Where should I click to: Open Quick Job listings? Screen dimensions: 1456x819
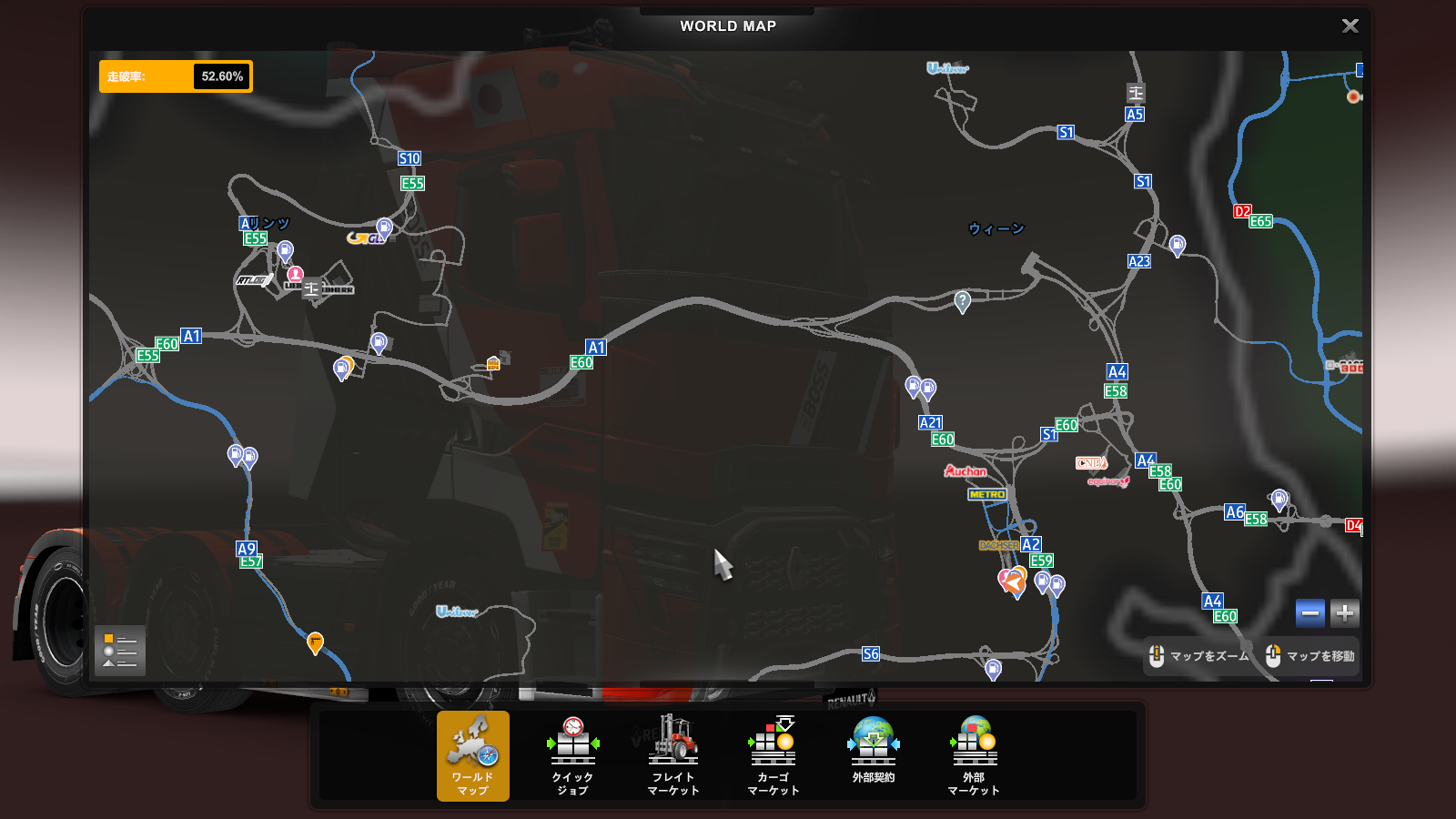pyautogui.click(x=572, y=755)
